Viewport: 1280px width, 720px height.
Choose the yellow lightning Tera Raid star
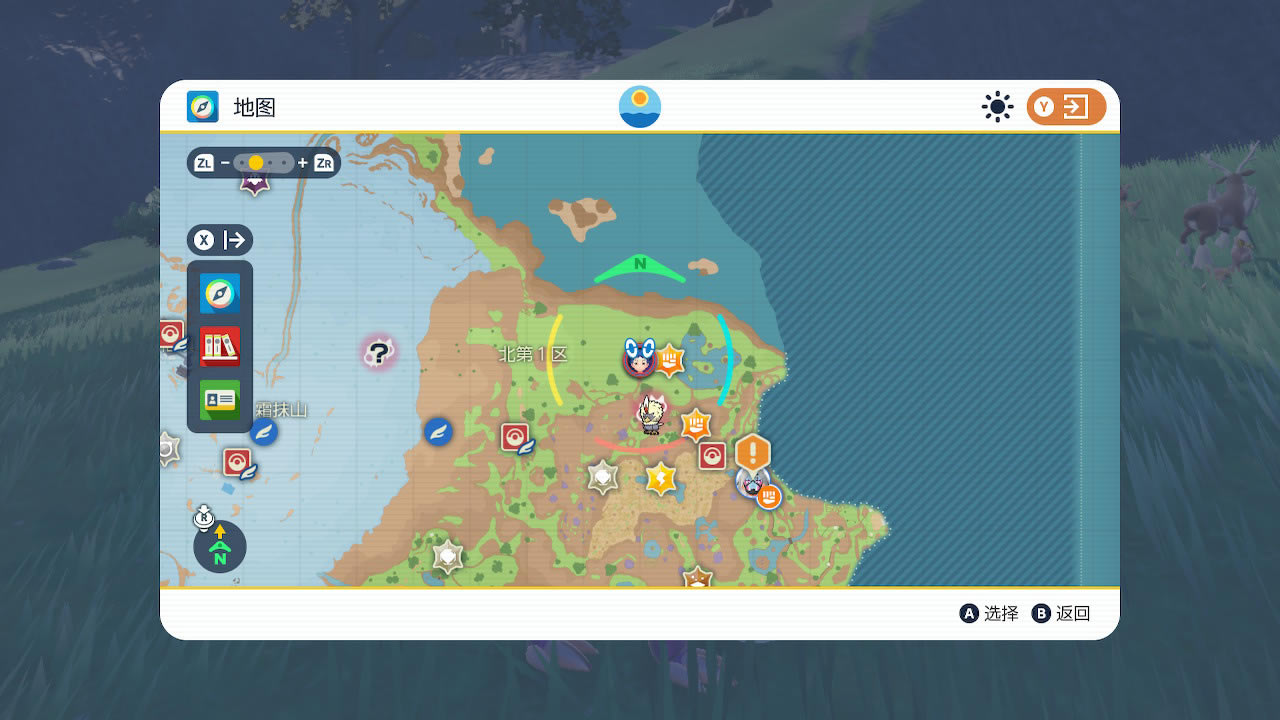660,478
